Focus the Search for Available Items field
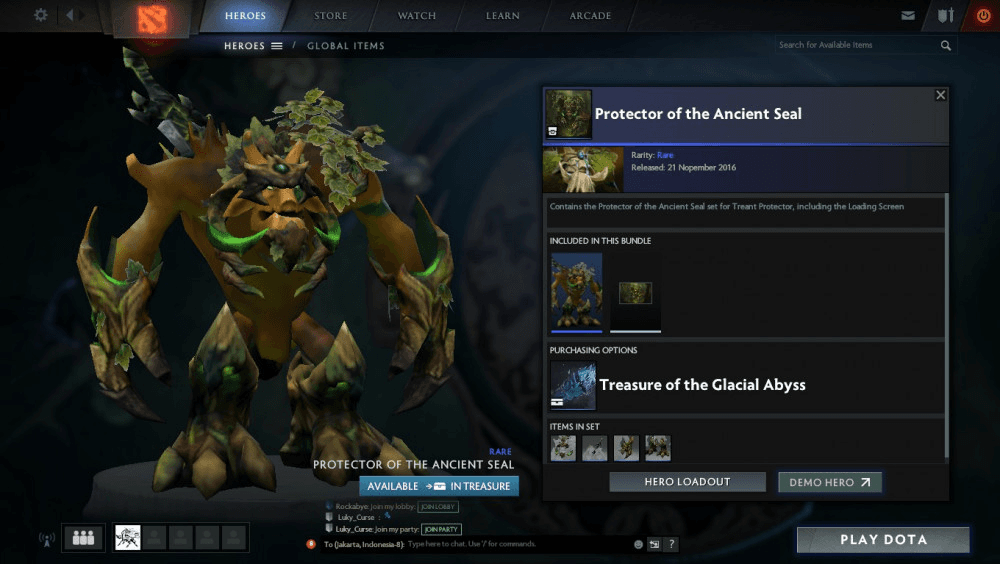This screenshot has height=564, width=1000. point(856,45)
